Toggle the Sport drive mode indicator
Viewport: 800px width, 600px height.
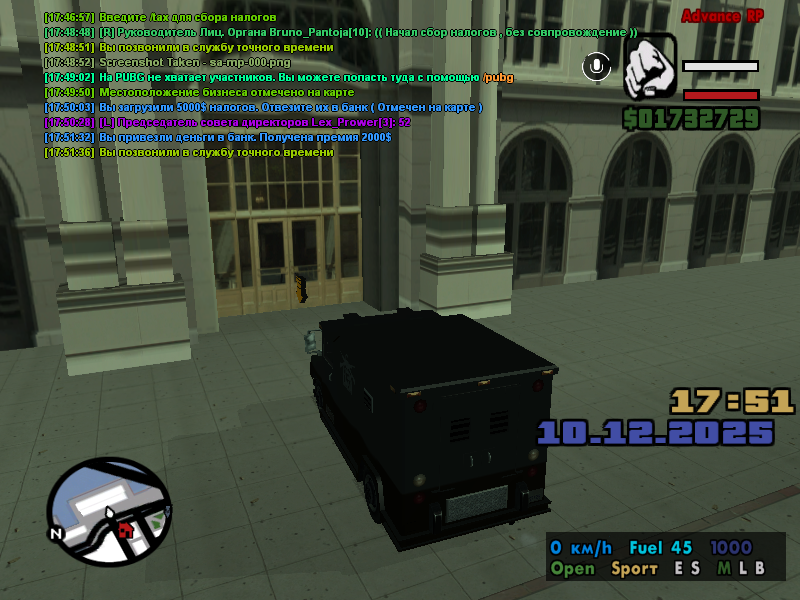coord(634,569)
